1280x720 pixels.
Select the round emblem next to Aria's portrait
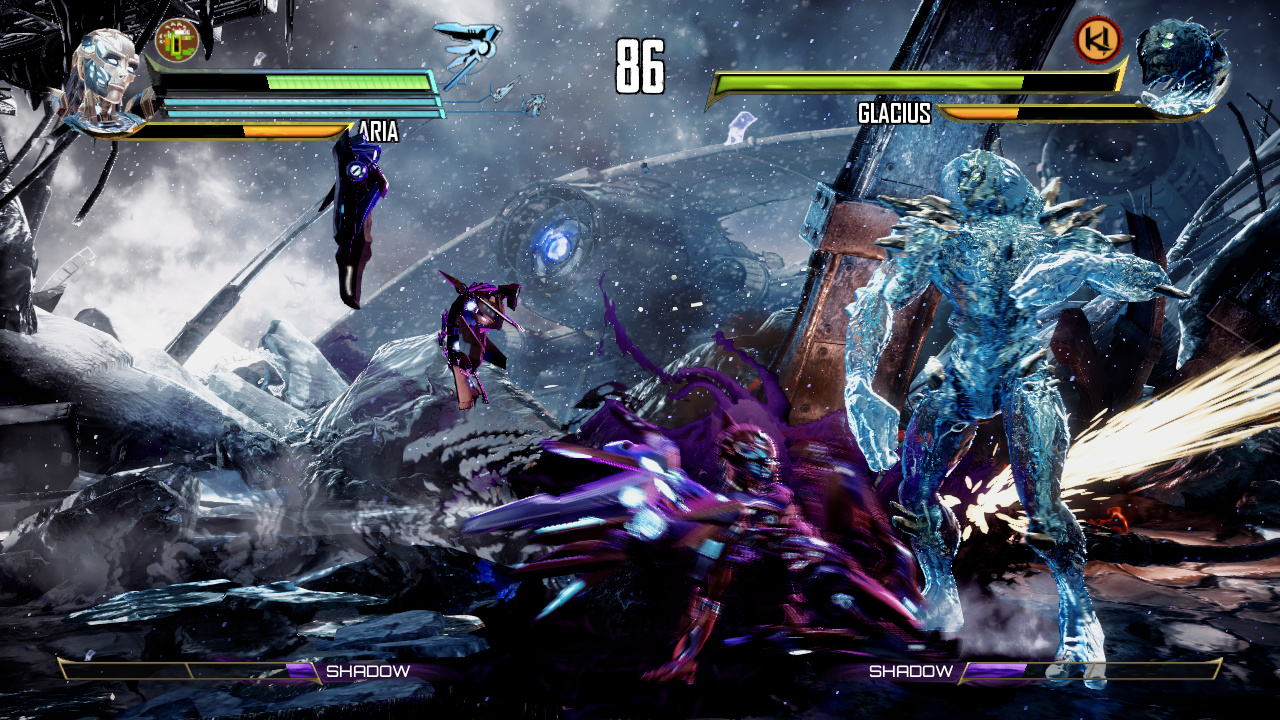click(178, 39)
